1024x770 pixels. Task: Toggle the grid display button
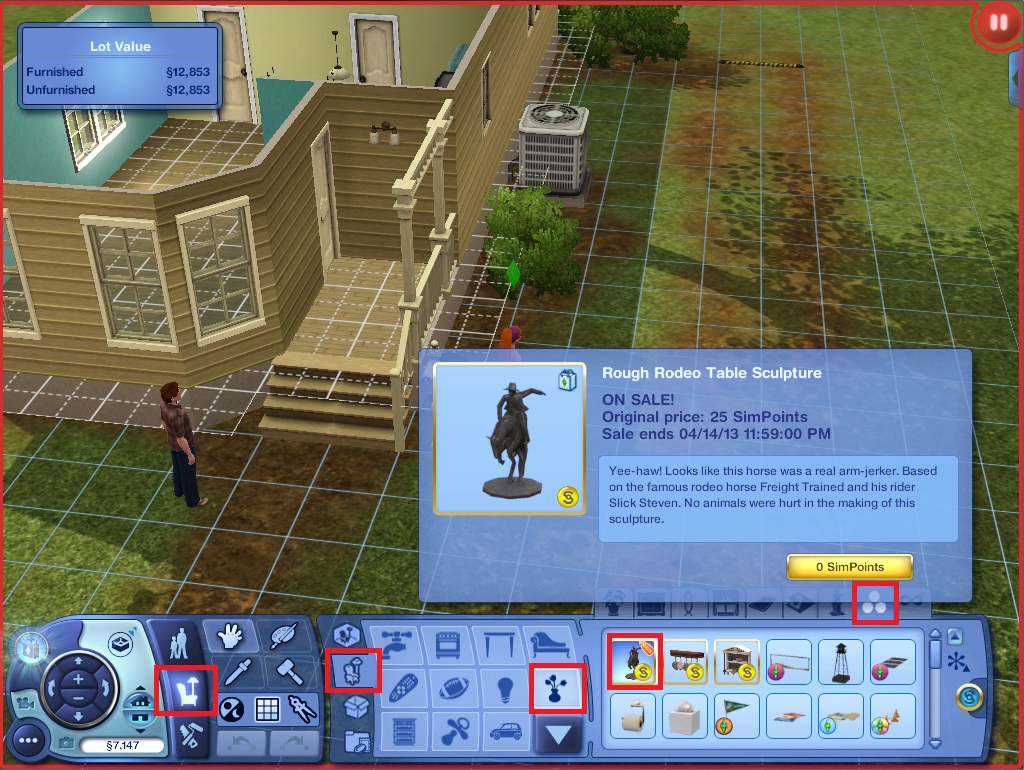[x=267, y=710]
